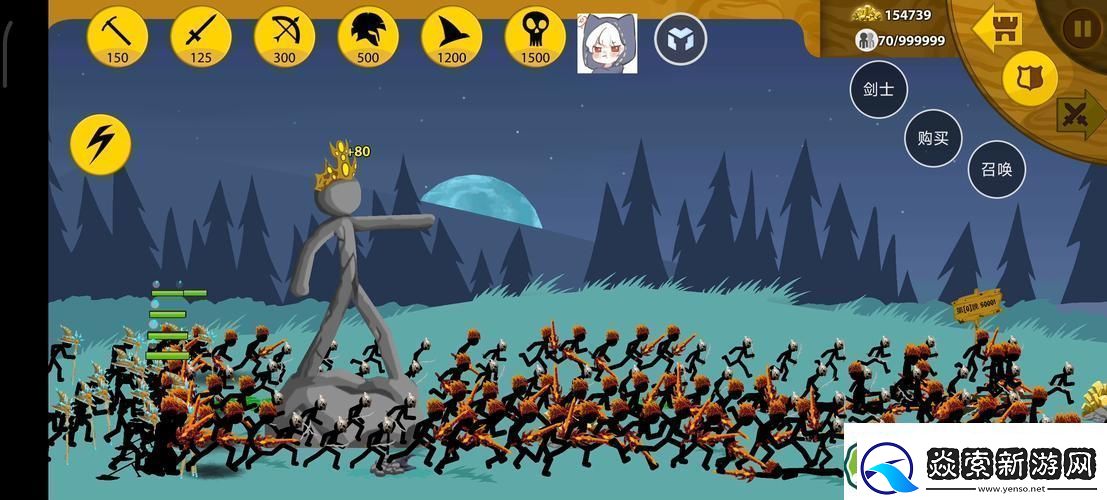1107x500 pixels.
Task: Select the 剑士 button
Action: [x=878, y=89]
